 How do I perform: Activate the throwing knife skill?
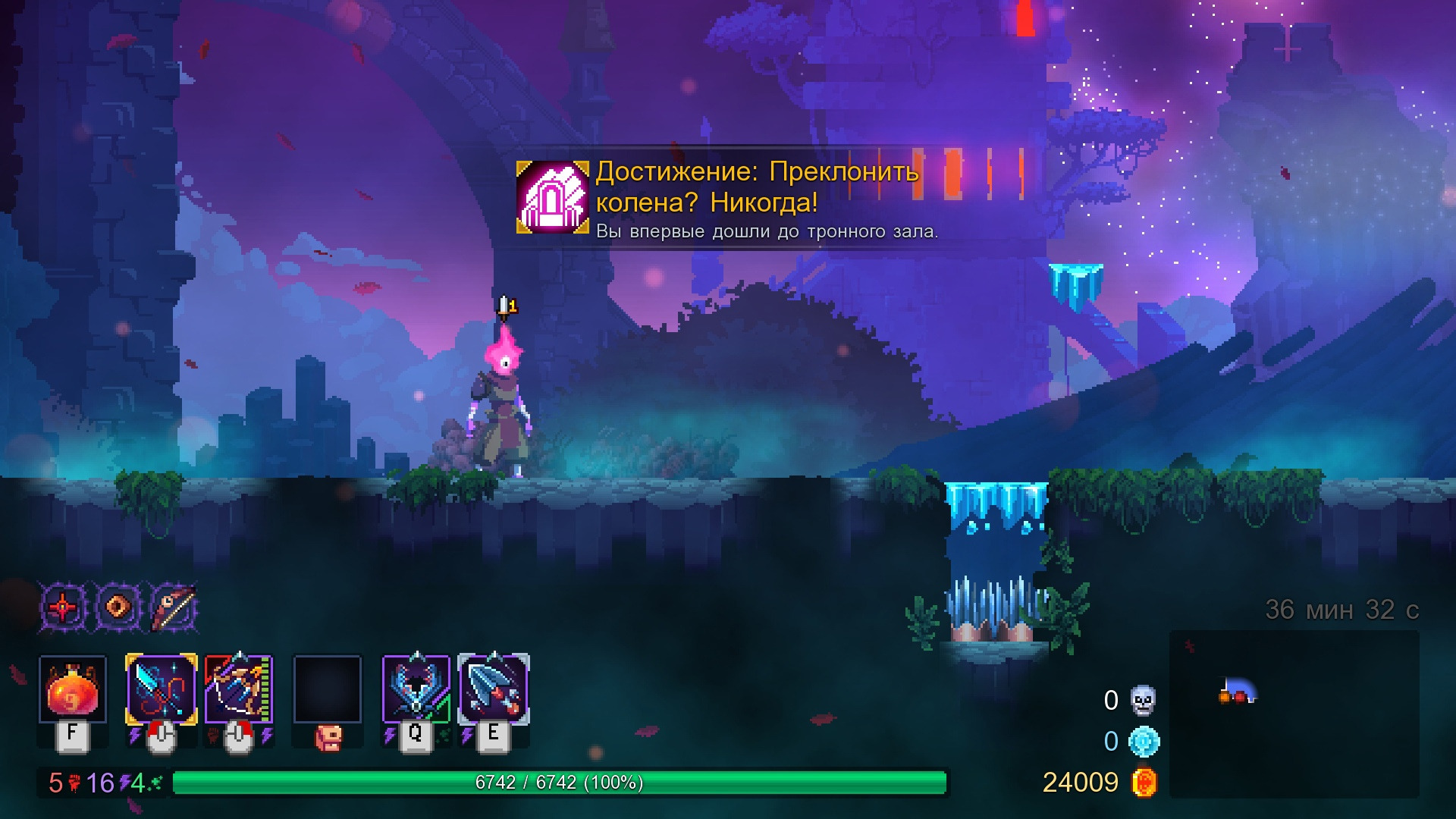click(494, 689)
